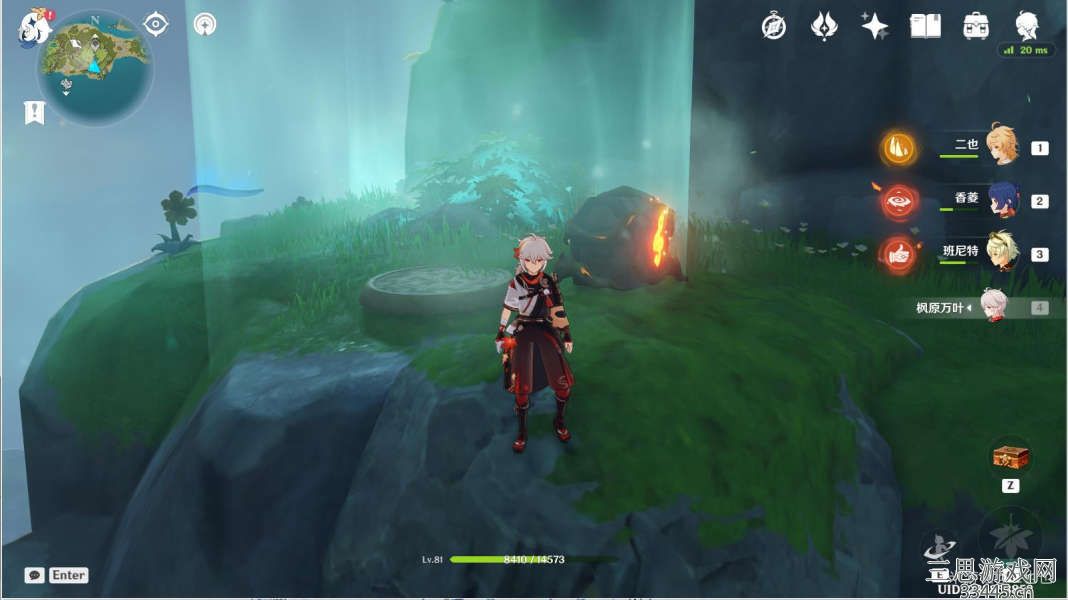
Task: Open the inventory backpack icon
Action: tap(975, 27)
